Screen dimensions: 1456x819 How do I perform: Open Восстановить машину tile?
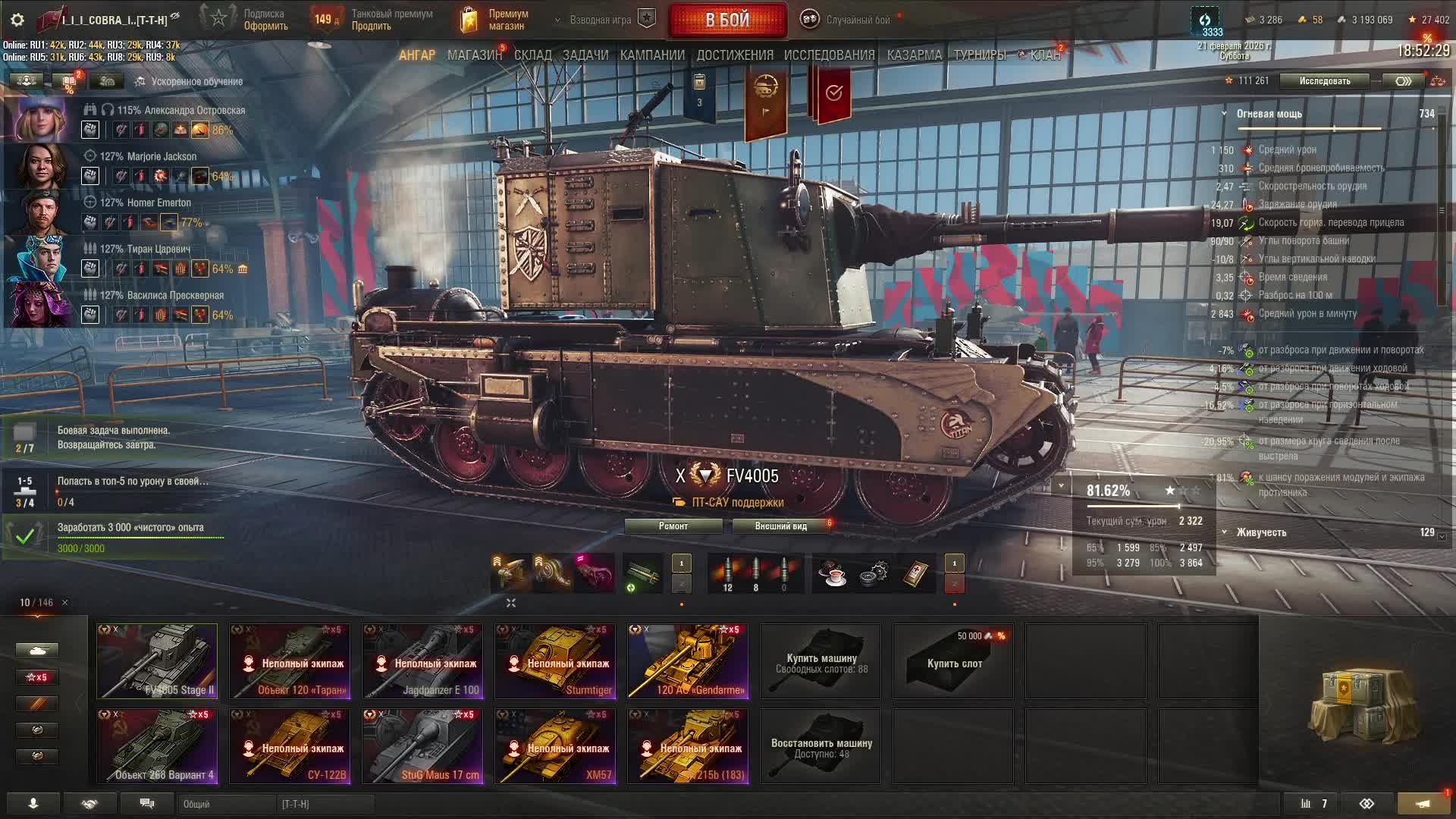(x=821, y=746)
